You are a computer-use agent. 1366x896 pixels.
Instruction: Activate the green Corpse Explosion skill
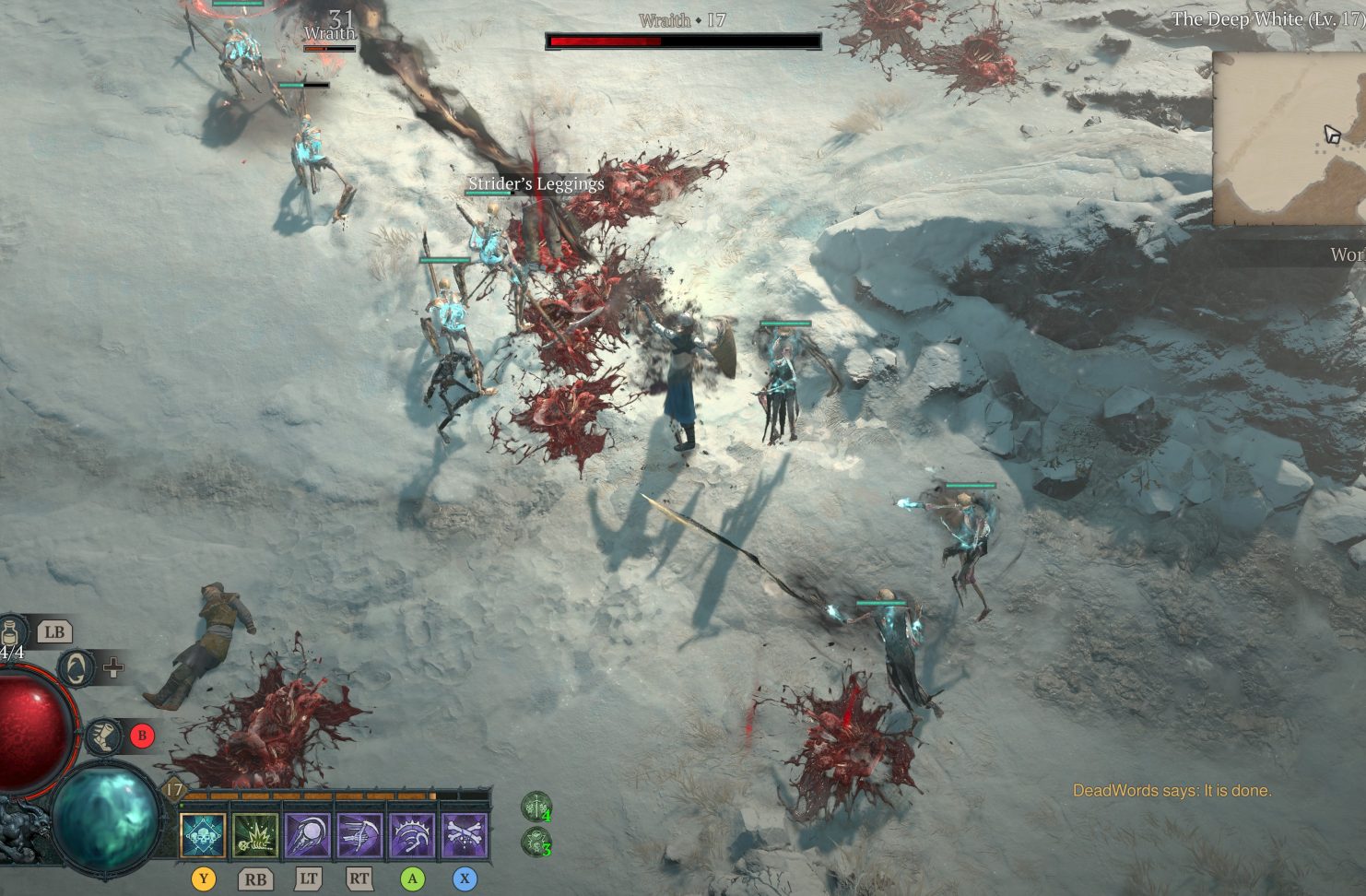click(x=255, y=835)
